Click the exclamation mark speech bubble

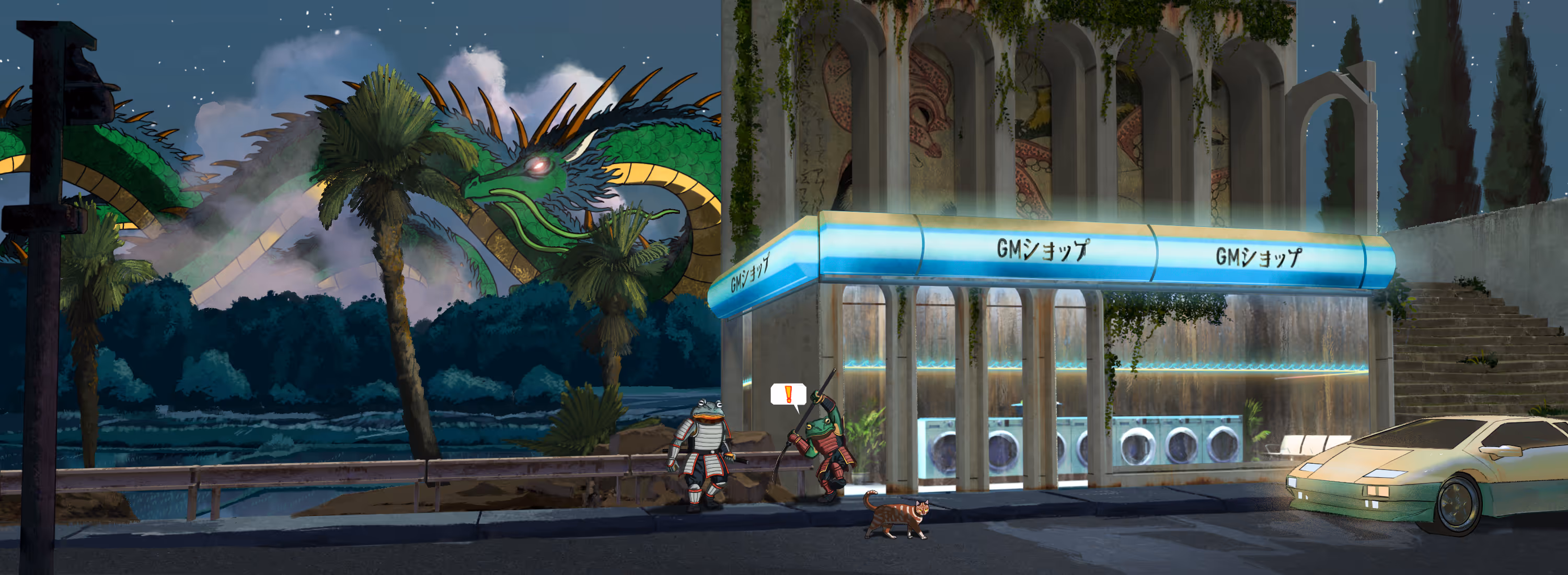point(788,394)
